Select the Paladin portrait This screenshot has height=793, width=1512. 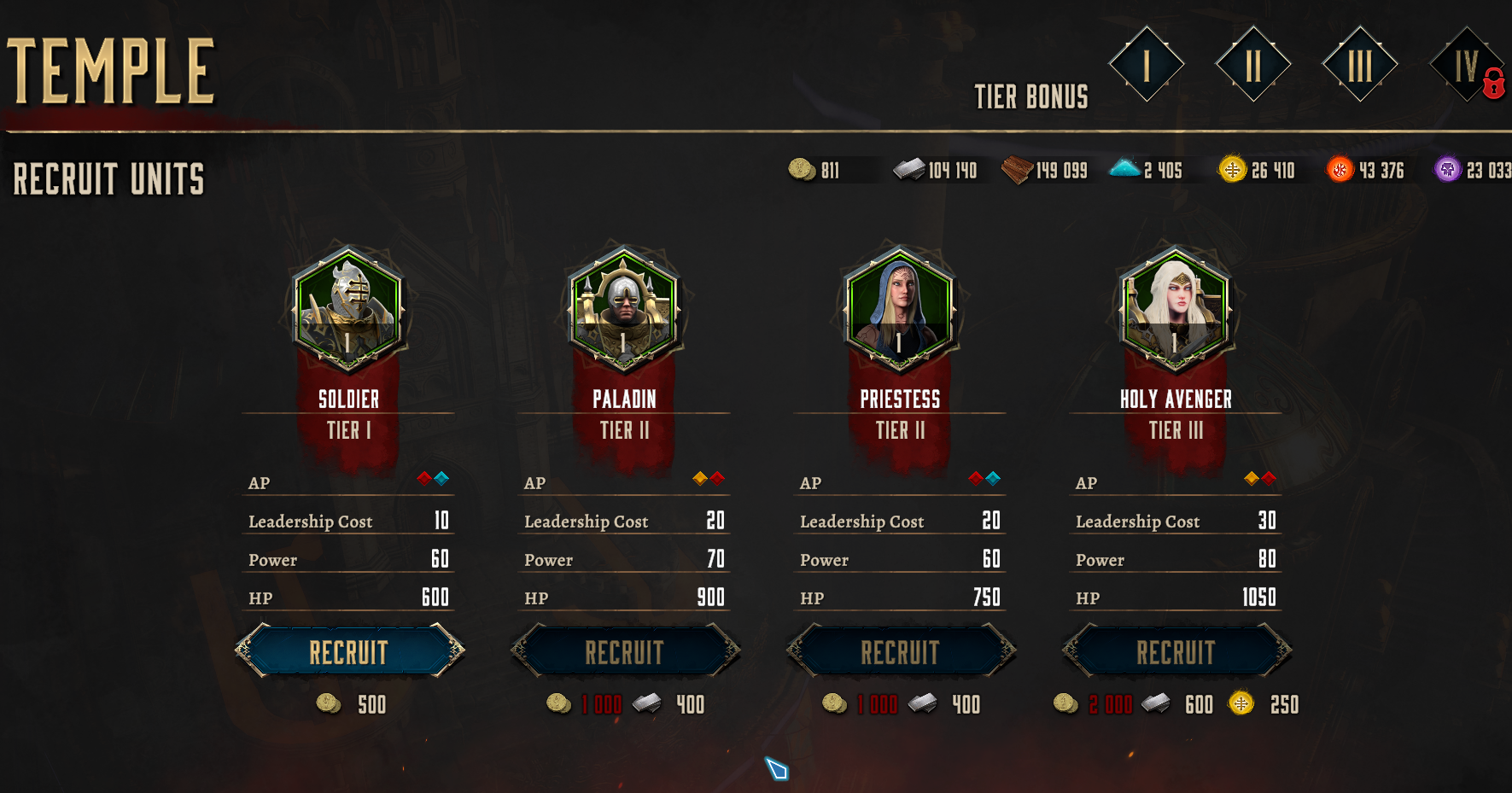coord(624,309)
